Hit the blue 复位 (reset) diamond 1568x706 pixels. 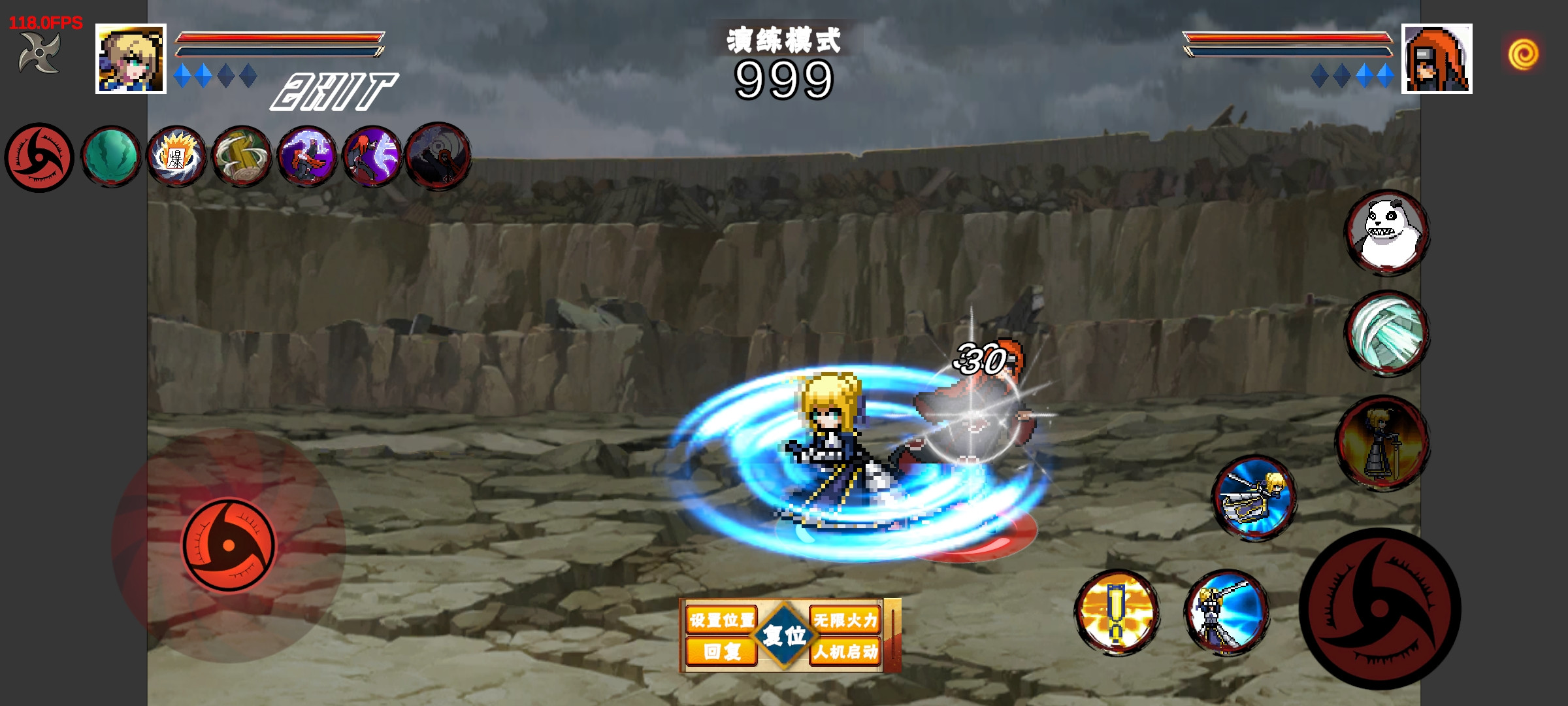tap(784, 635)
